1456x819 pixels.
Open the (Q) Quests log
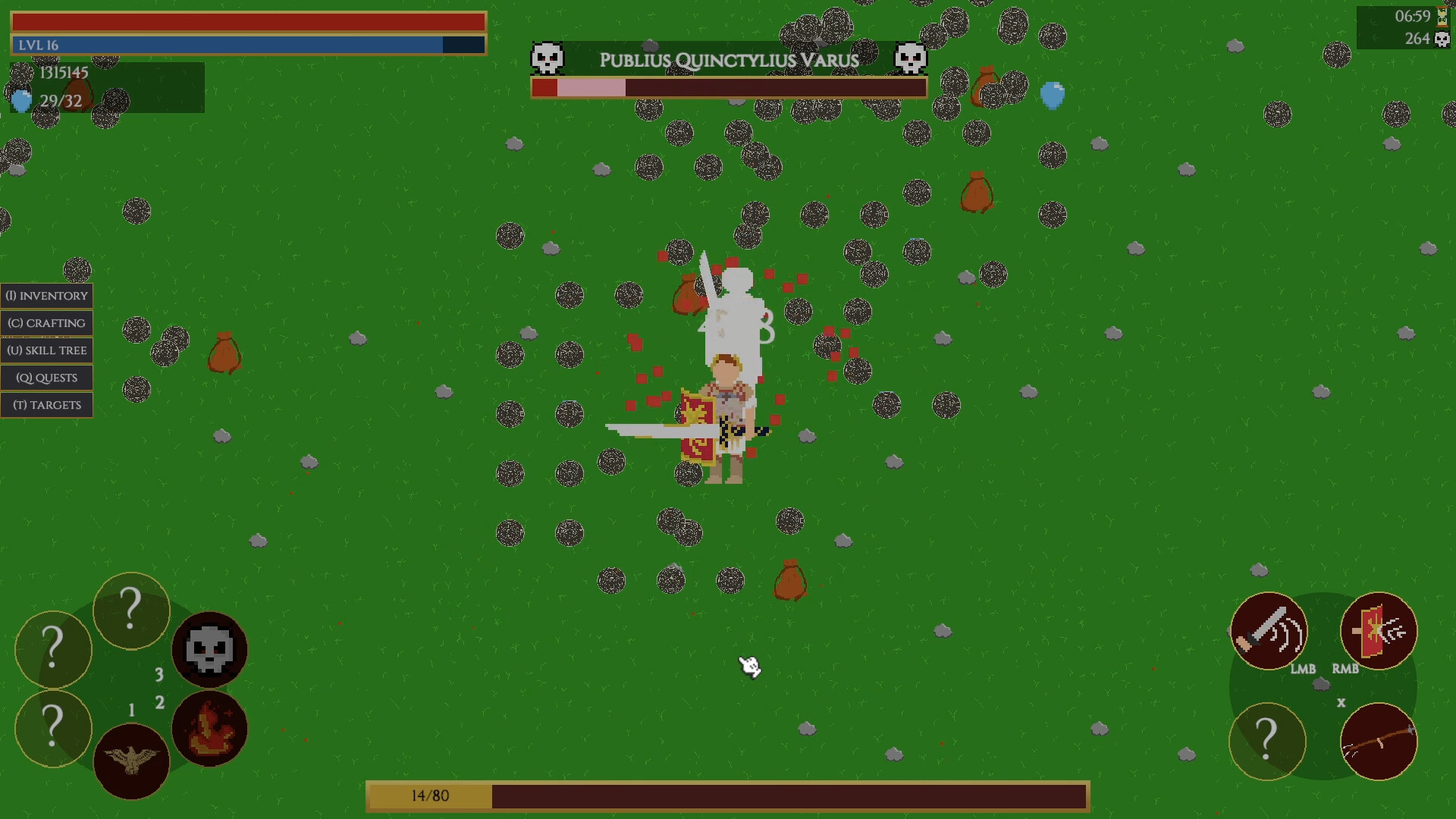pyautogui.click(x=46, y=377)
